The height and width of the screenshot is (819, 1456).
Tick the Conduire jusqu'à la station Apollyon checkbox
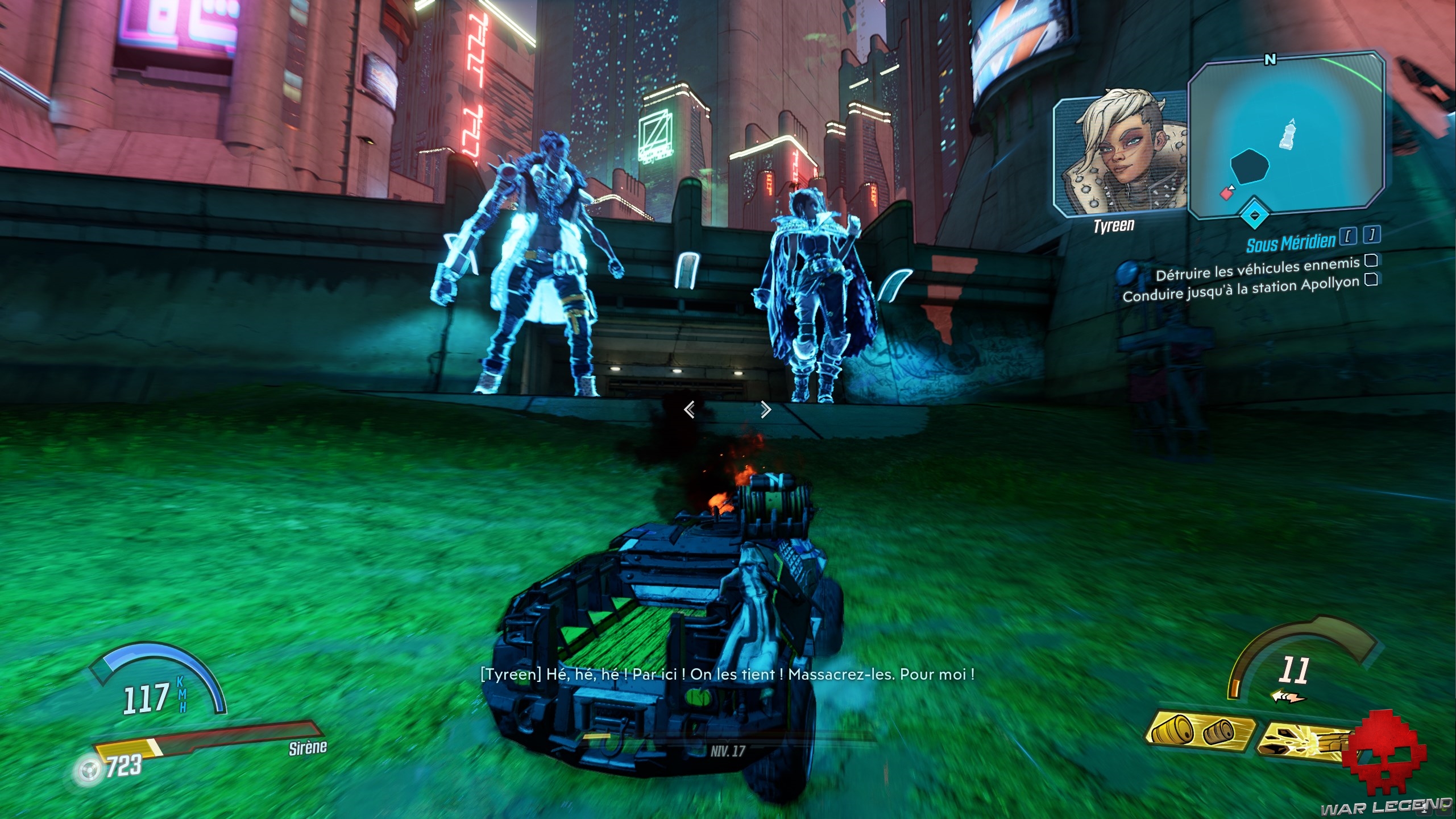point(1371,279)
